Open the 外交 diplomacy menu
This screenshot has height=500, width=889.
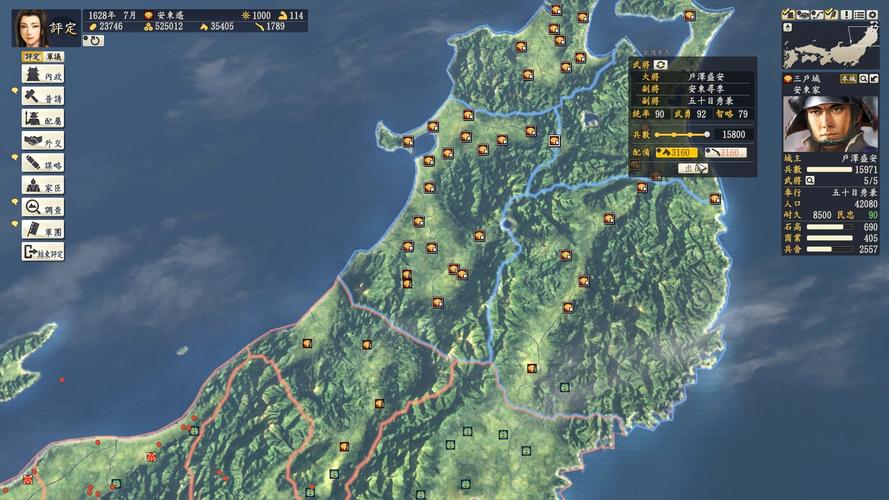43,141
